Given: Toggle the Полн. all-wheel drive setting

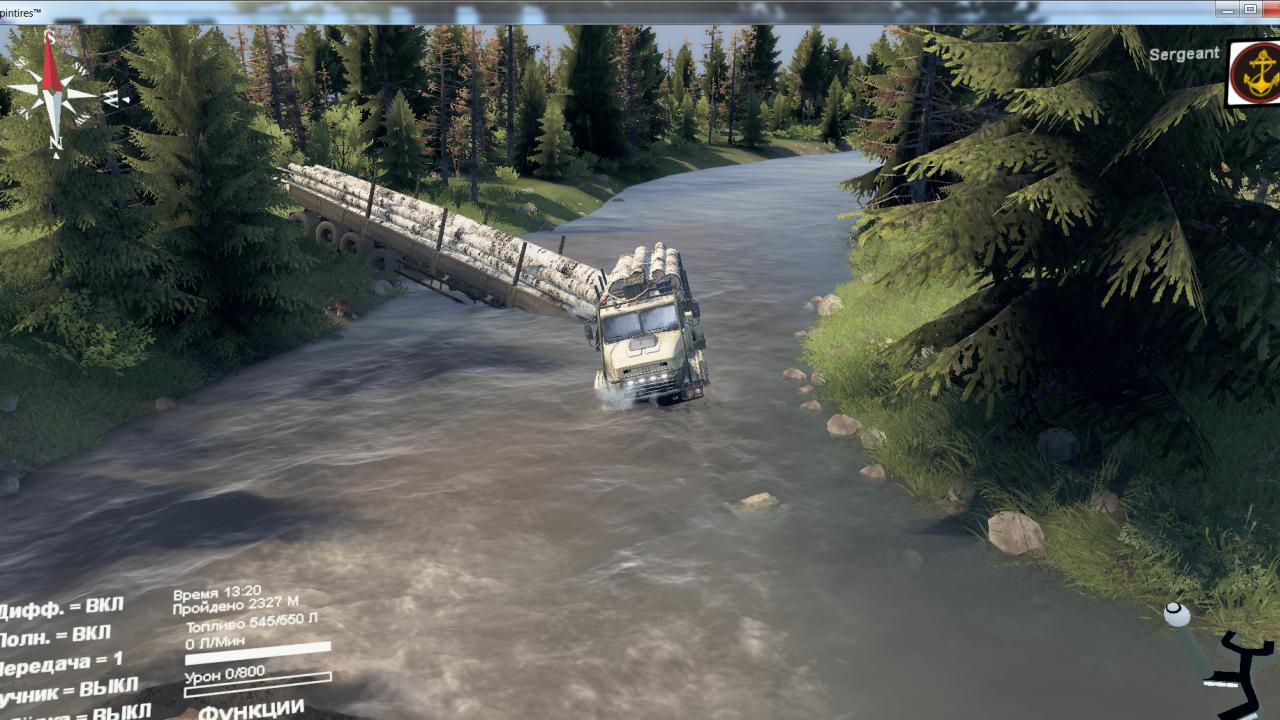Looking at the screenshot, I should pos(55,635).
